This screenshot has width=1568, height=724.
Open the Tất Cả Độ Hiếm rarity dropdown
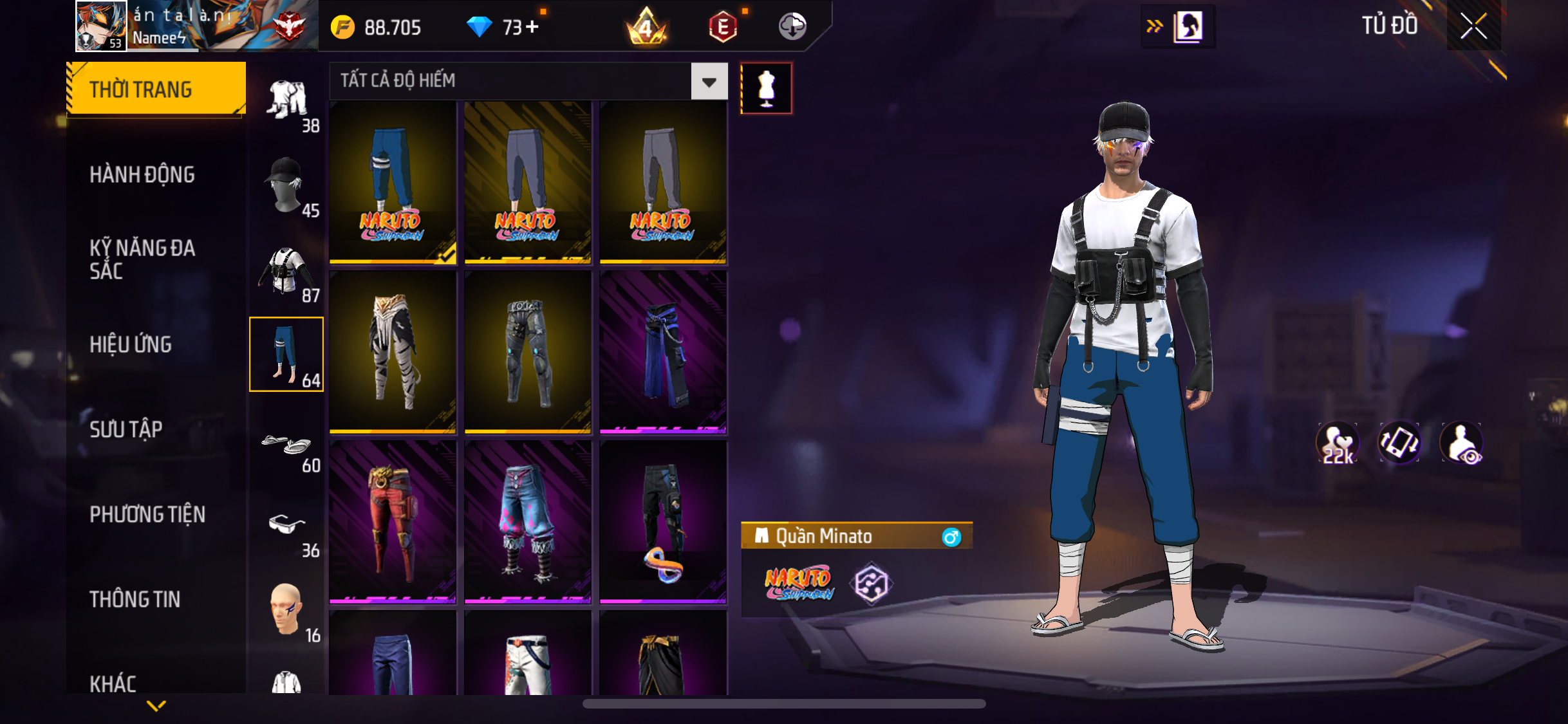[x=709, y=82]
